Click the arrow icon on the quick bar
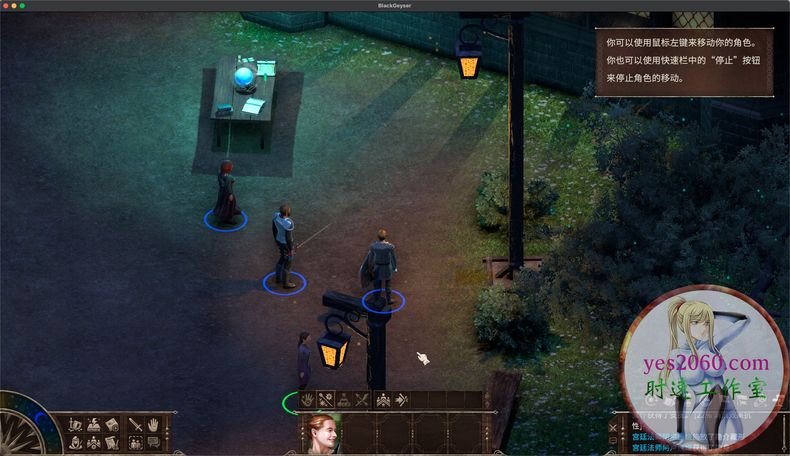This screenshot has width=790, height=456. [400, 400]
